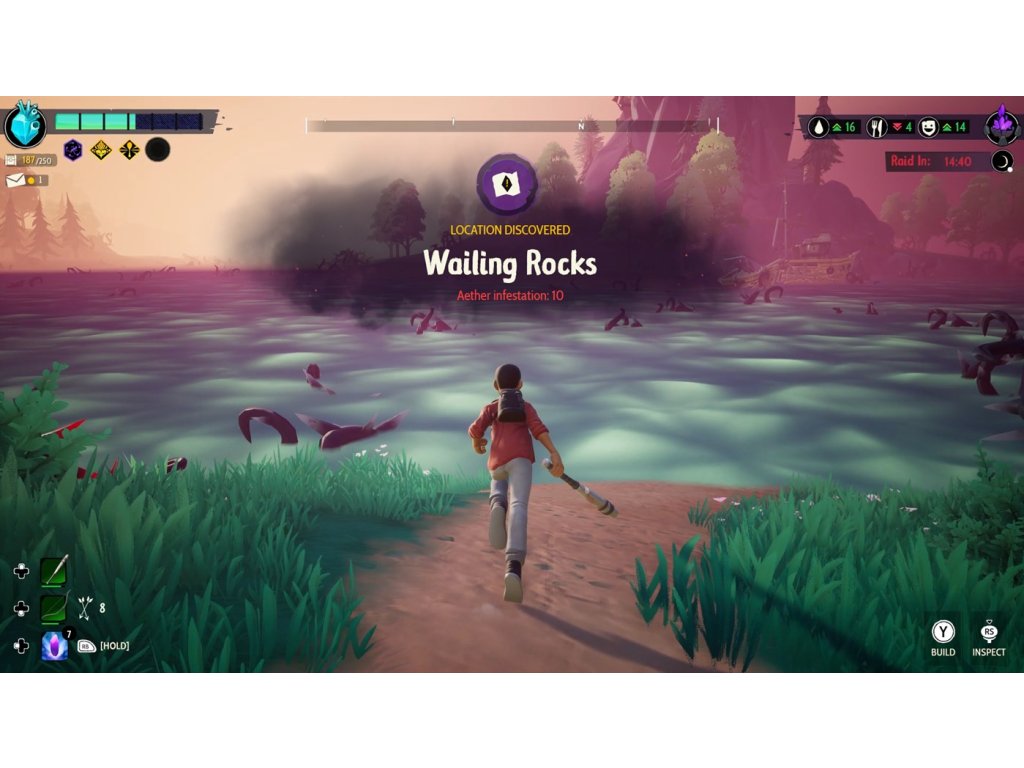Viewport: 1024px width, 768px height.
Task: Click the yellow spoon diamond buff icon
Action: (x=128, y=150)
